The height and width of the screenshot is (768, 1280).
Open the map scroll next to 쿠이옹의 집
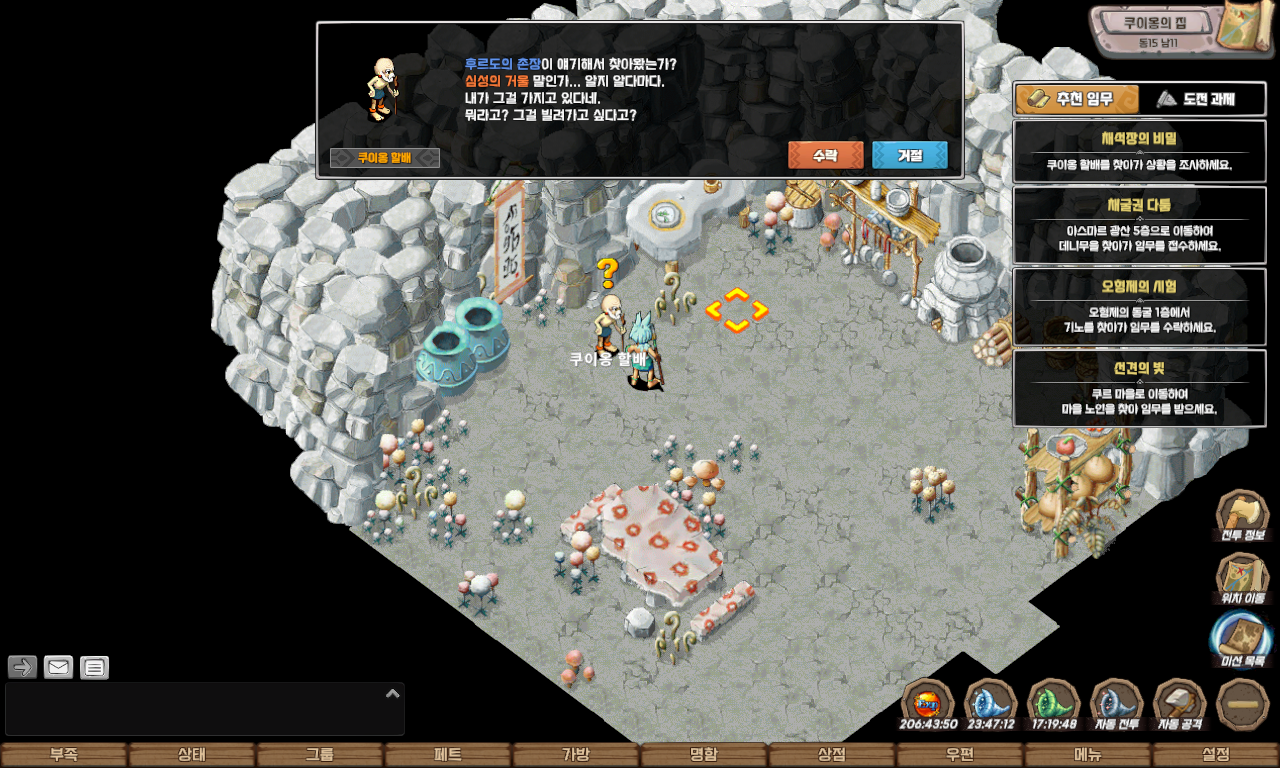coord(1242,29)
